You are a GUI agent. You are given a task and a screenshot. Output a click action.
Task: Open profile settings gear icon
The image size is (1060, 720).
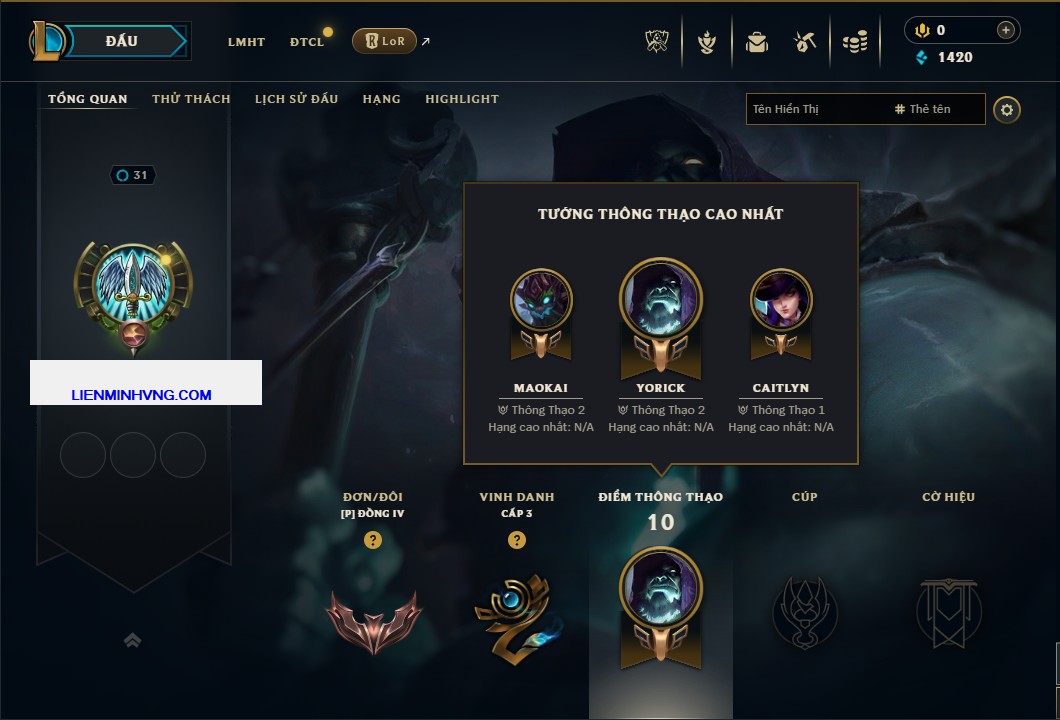pyautogui.click(x=1007, y=109)
